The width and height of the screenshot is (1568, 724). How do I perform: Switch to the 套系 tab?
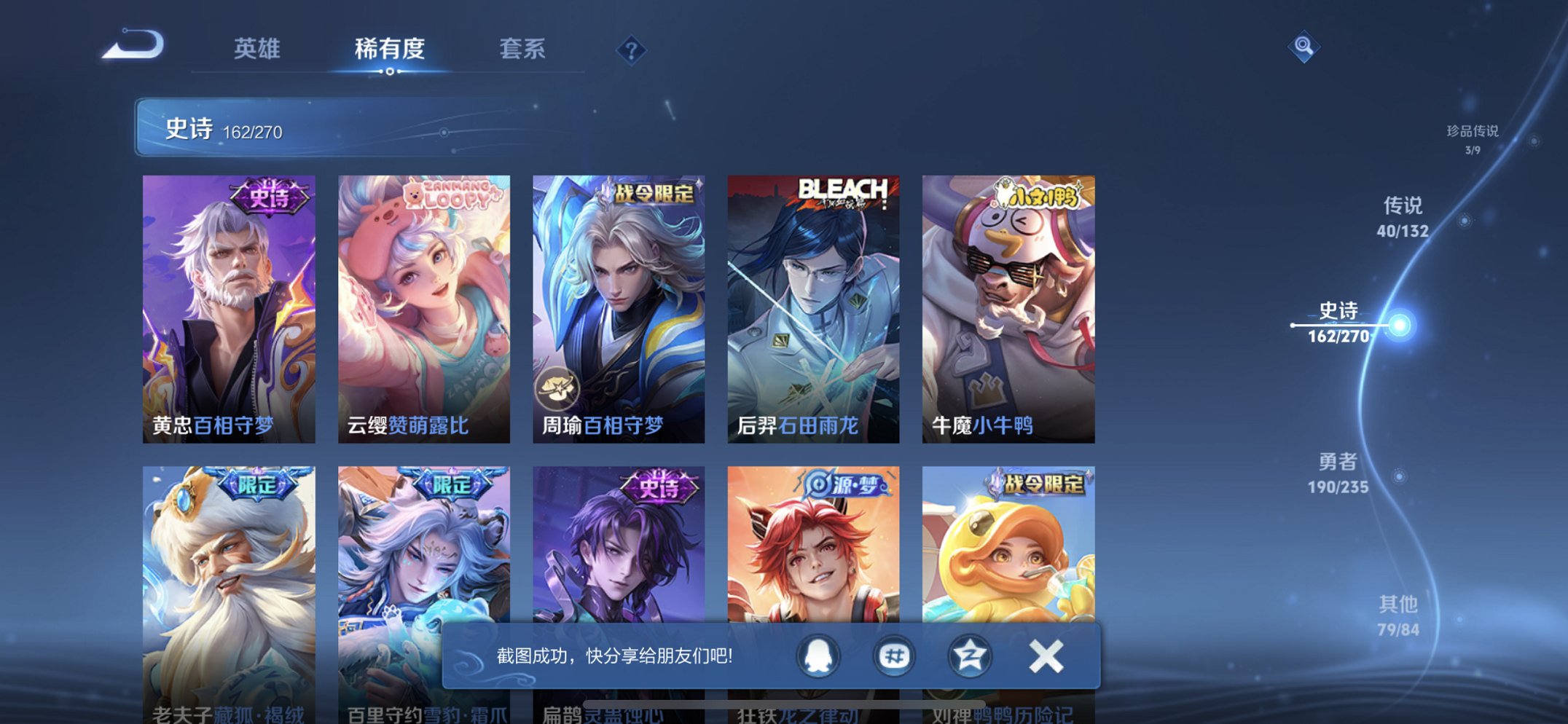tap(523, 49)
